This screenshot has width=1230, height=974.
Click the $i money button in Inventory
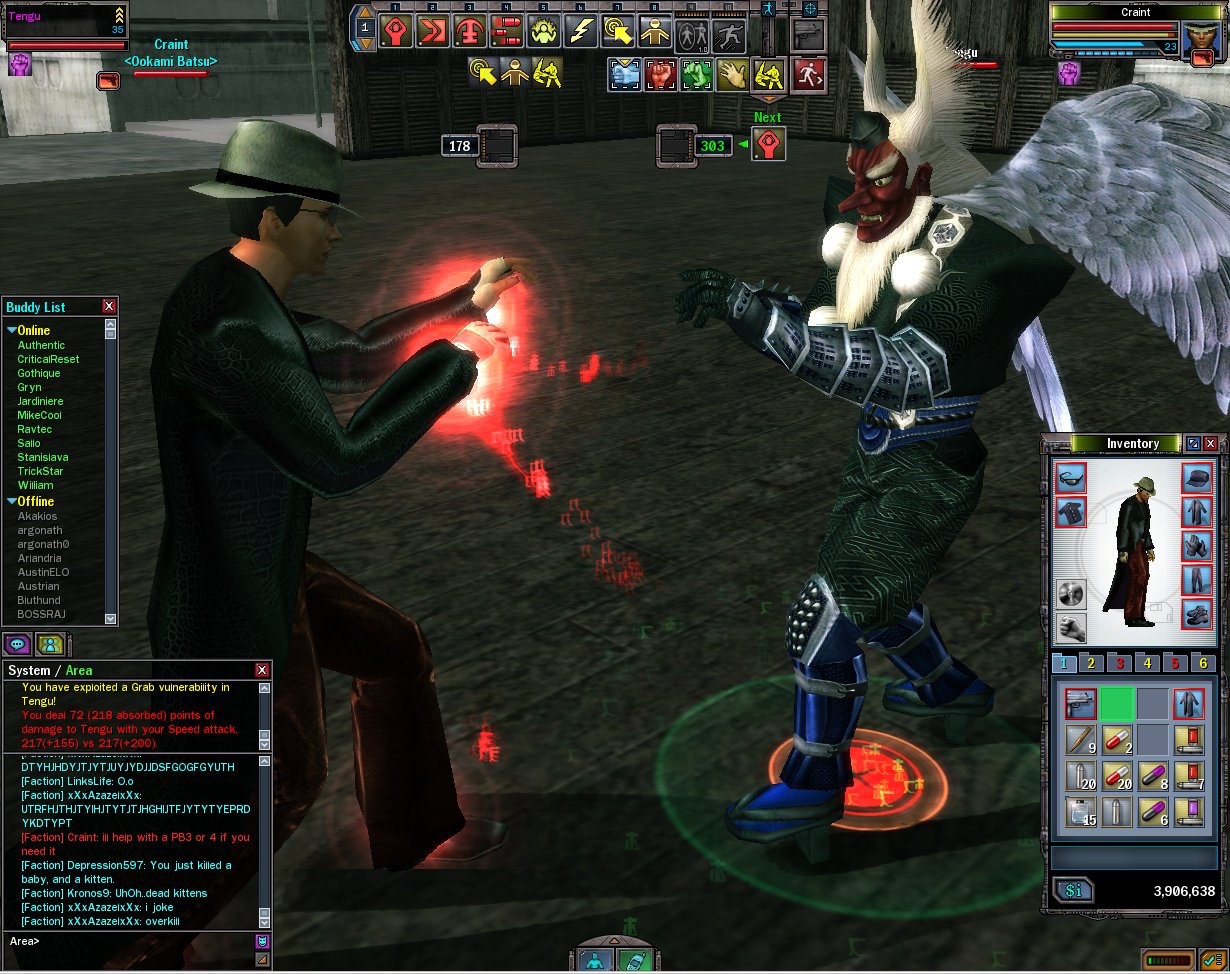[x=1074, y=891]
